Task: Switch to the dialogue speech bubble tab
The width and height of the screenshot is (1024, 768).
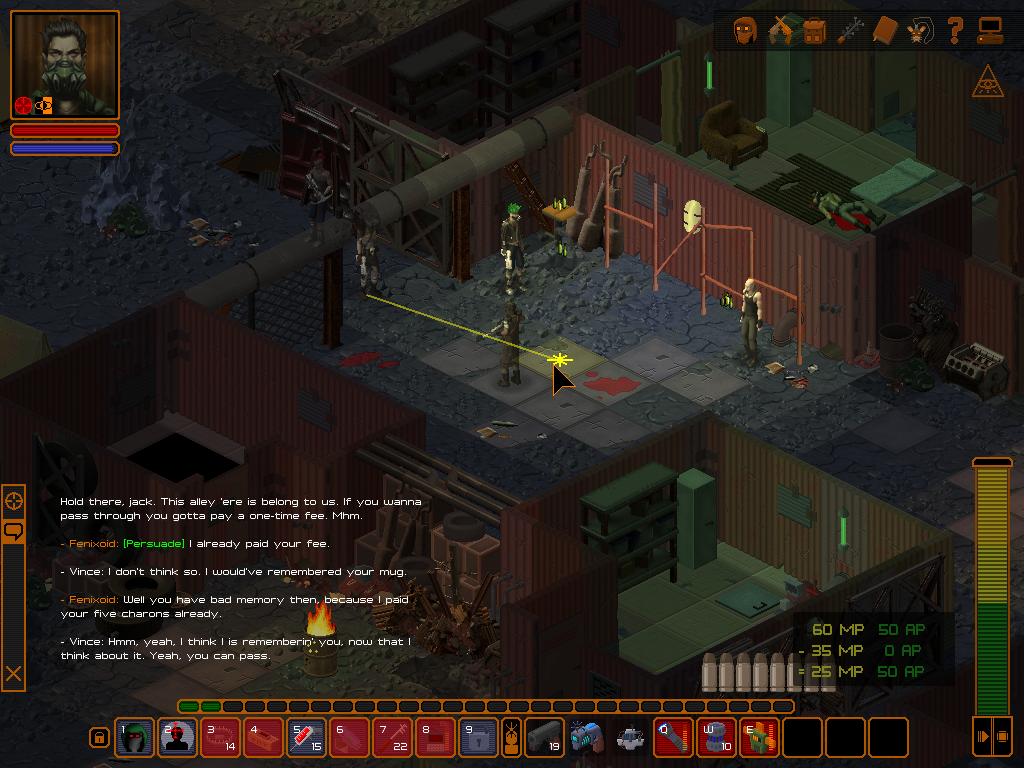Action: pyautogui.click(x=14, y=531)
